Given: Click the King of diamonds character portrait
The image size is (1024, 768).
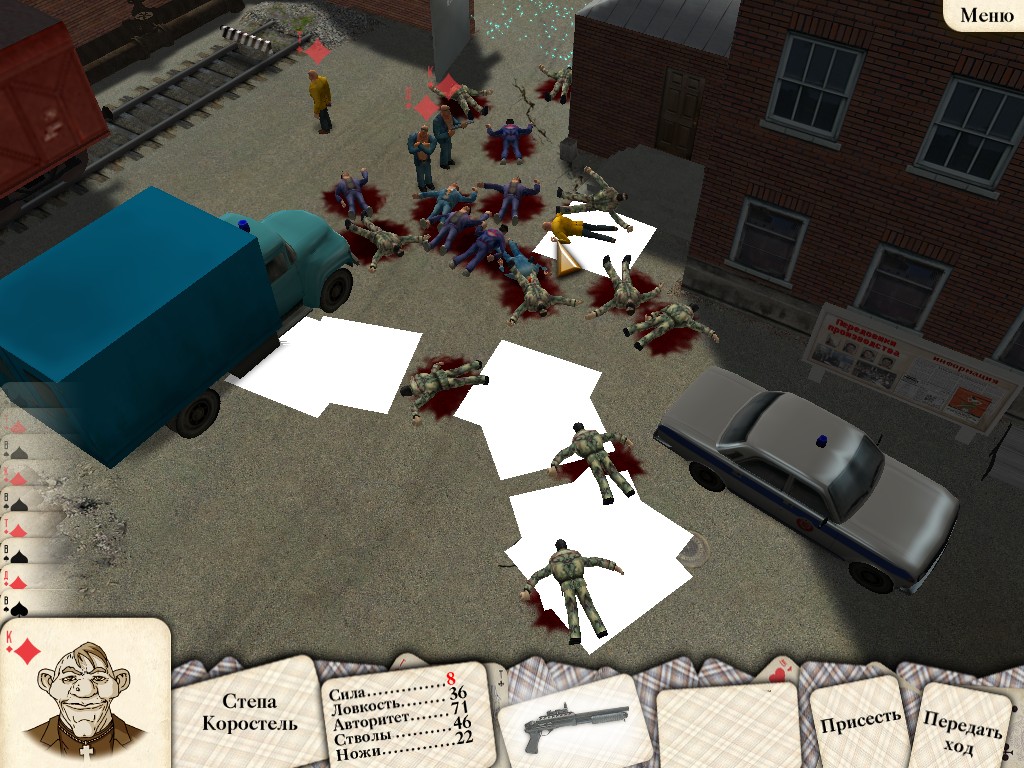Looking at the screenshot, I should pyautogui.click(x=82, y=696).
